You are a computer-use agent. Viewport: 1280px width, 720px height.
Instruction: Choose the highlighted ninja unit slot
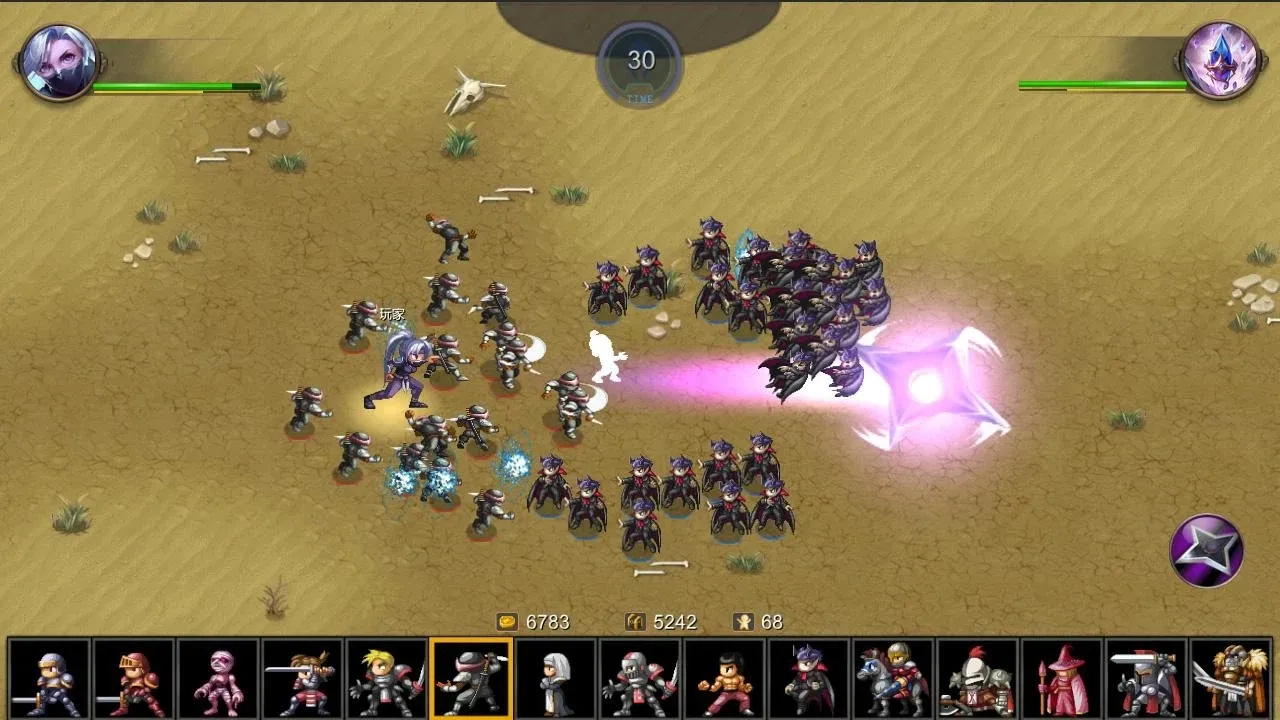tap(471, 679)
